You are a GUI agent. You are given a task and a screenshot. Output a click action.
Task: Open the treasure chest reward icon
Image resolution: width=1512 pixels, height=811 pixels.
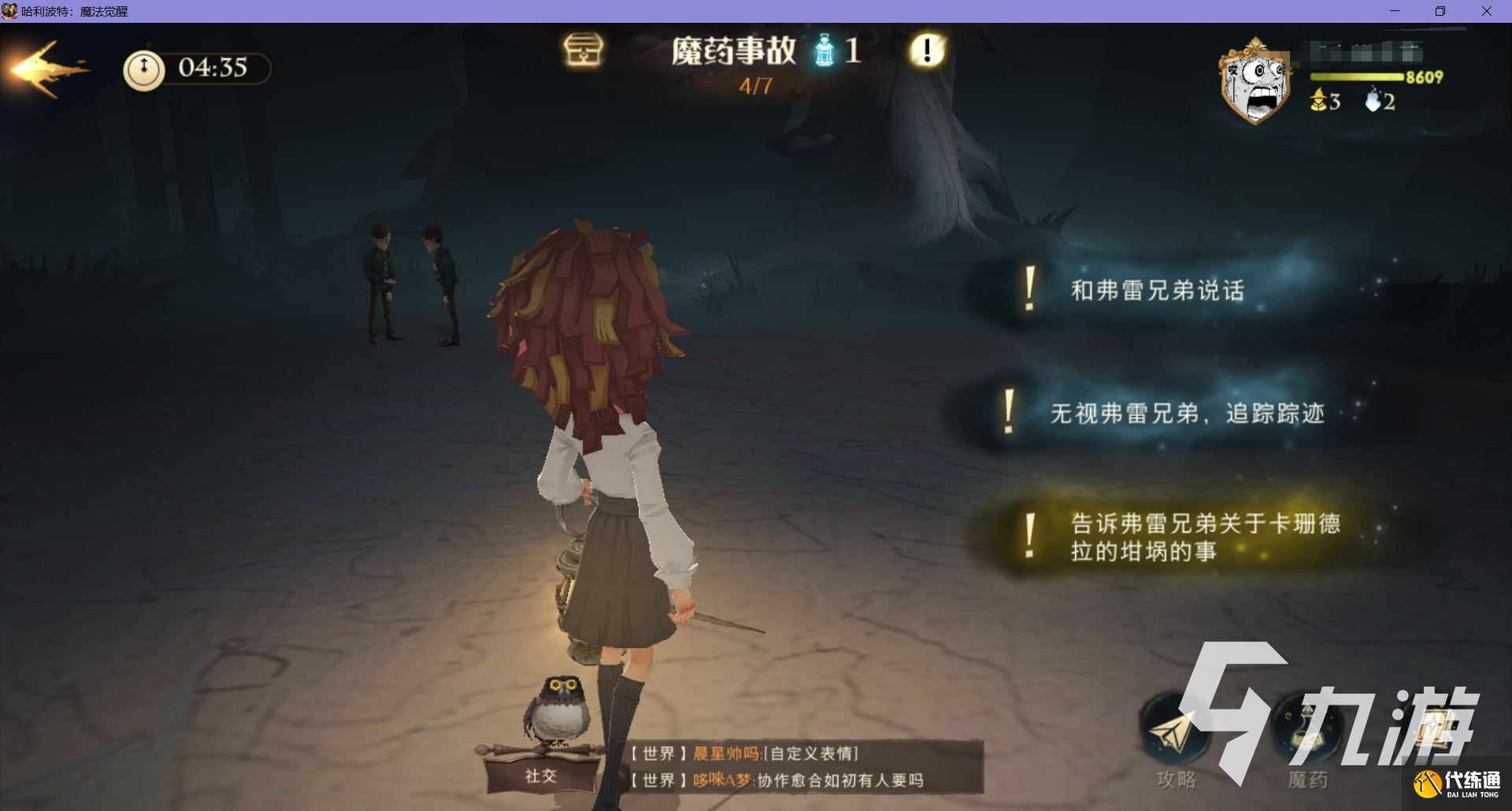[x=582, y=50]
